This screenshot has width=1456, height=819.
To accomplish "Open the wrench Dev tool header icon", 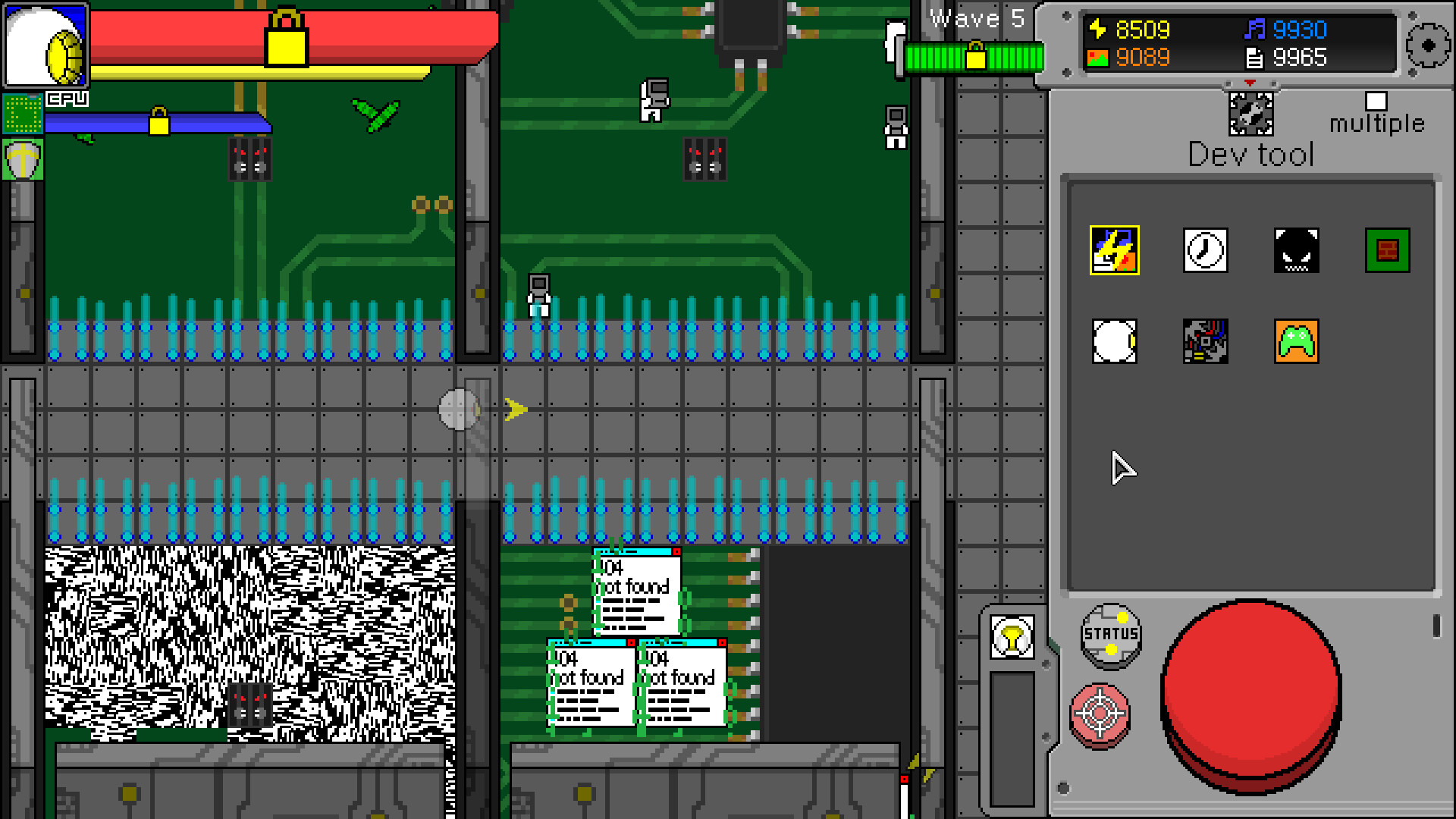I will 1250,112.
